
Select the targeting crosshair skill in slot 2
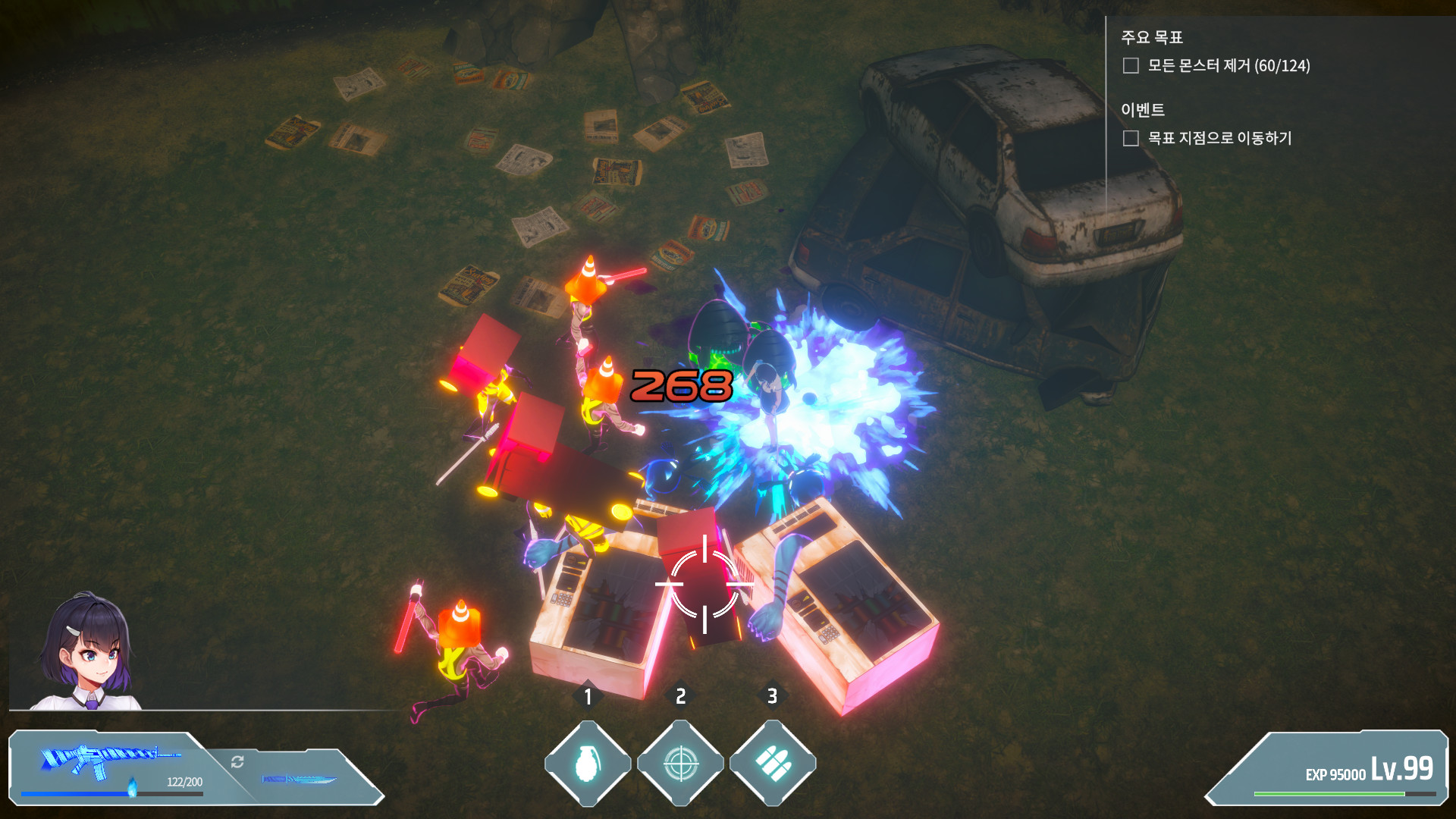pyautogui.click(x=681, y=764)
